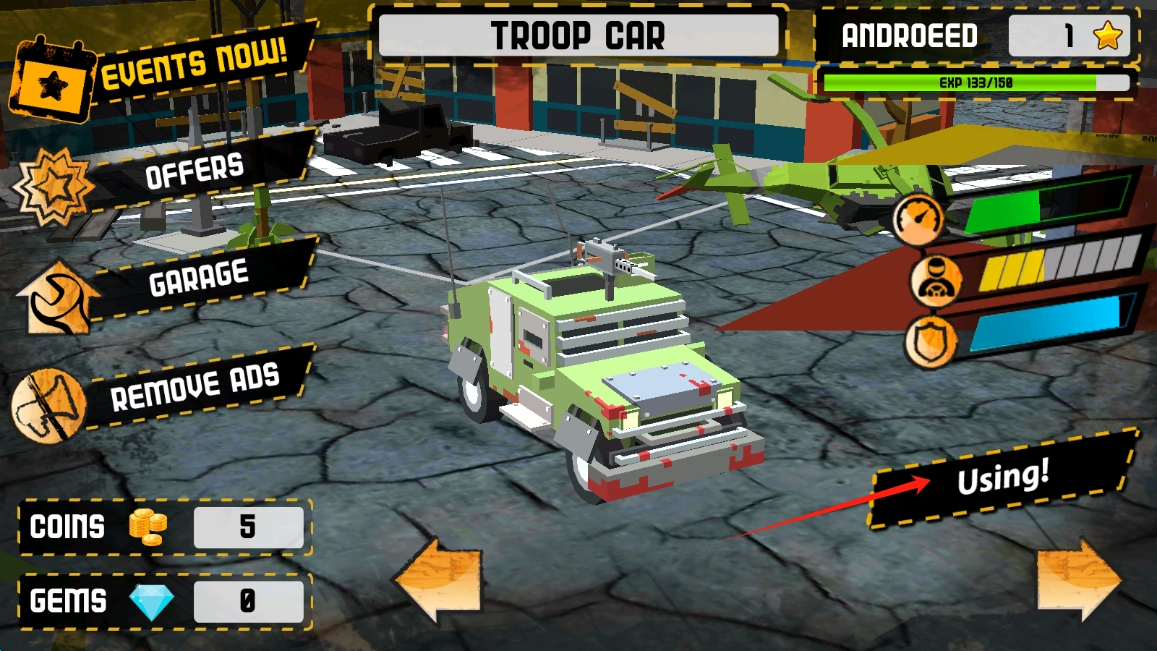Show the previous vehicle with left arrow
This screenshot has width=1157, height=651.
[x=436, y=580]
